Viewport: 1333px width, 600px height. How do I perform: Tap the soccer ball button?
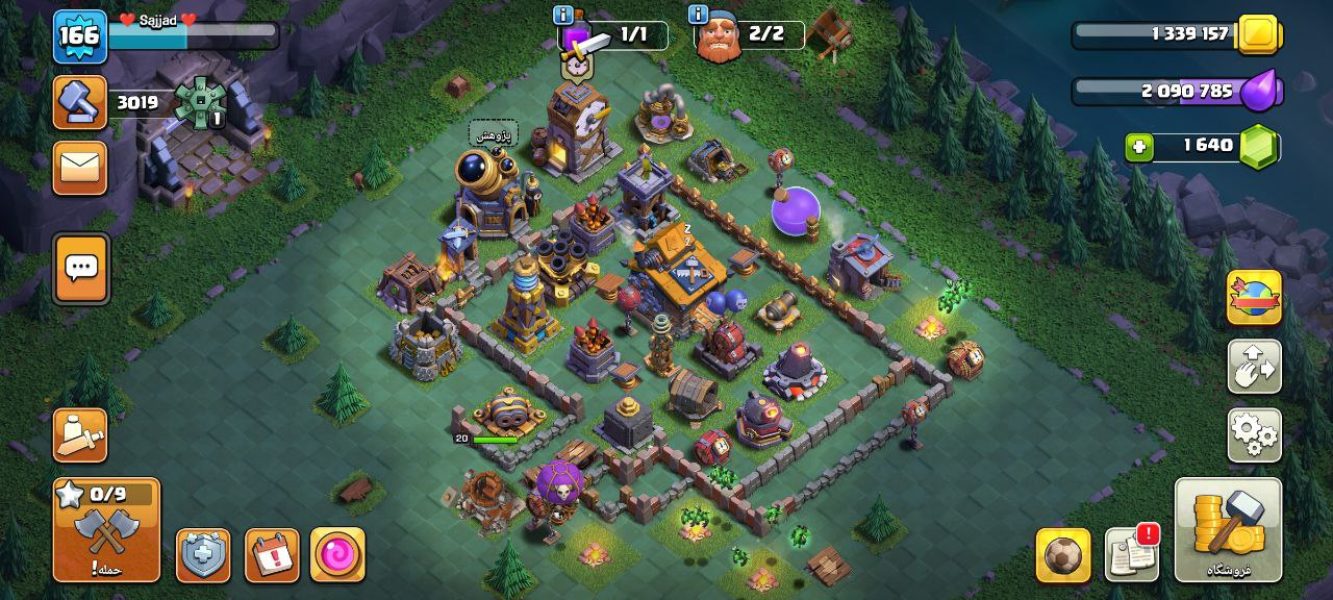[x=1063, y=555]
